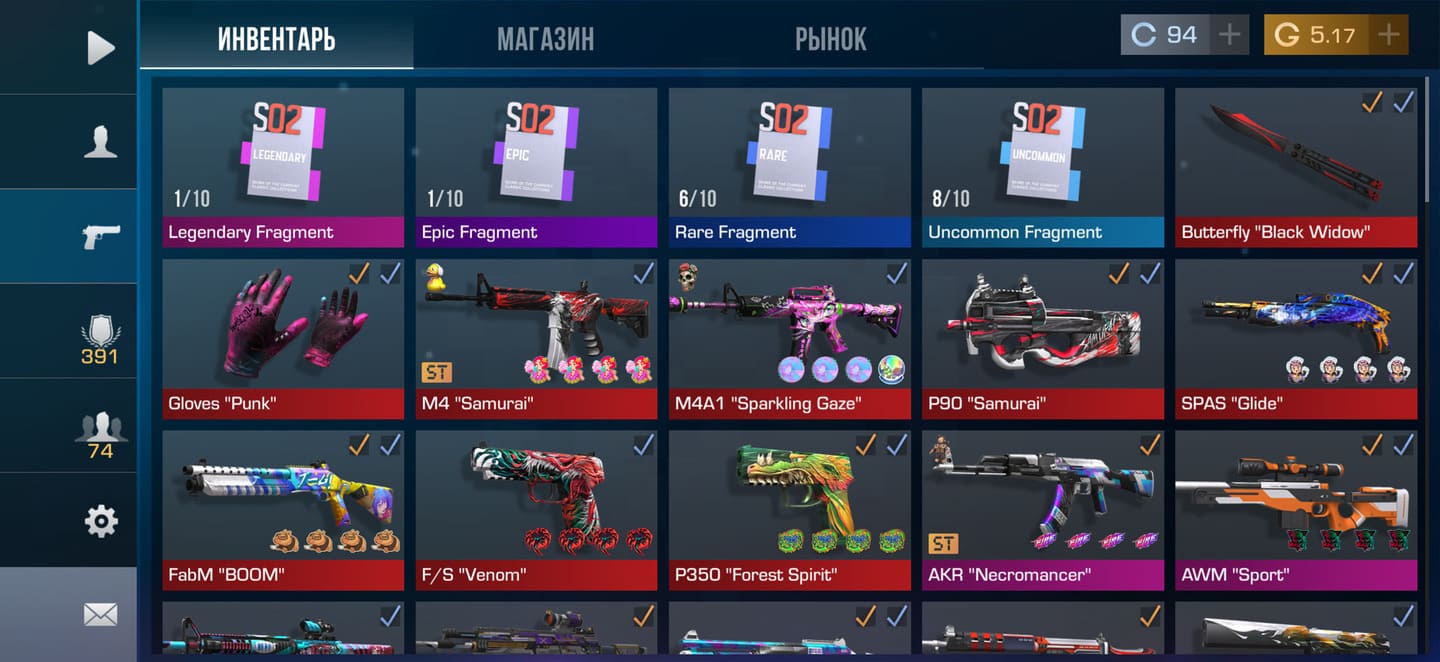The height and width of the screenshot is (662, 1440).
Task: View the rank badge showing 391
Action: 100,340
